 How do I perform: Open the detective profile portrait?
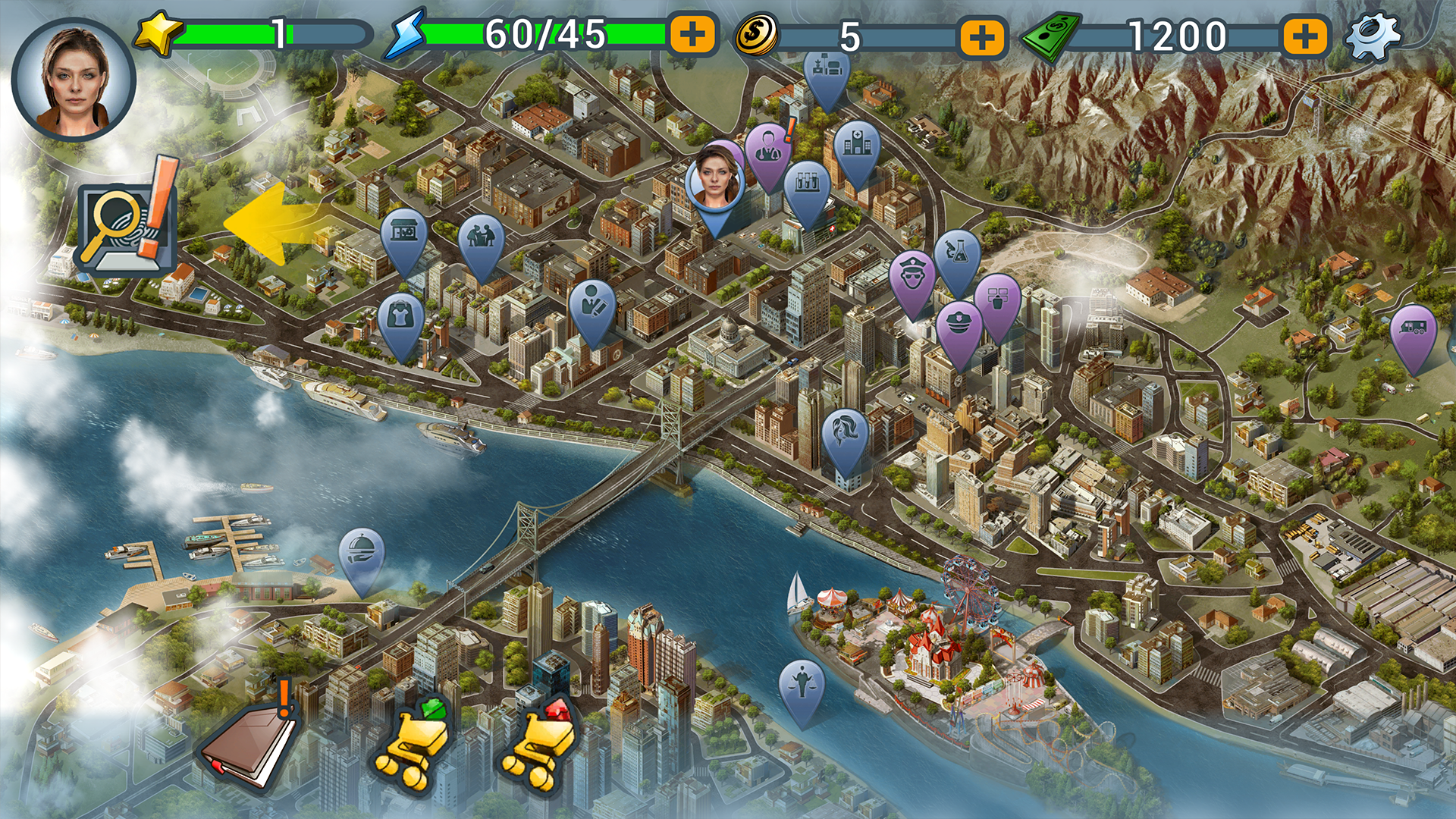tap(74, 80)
